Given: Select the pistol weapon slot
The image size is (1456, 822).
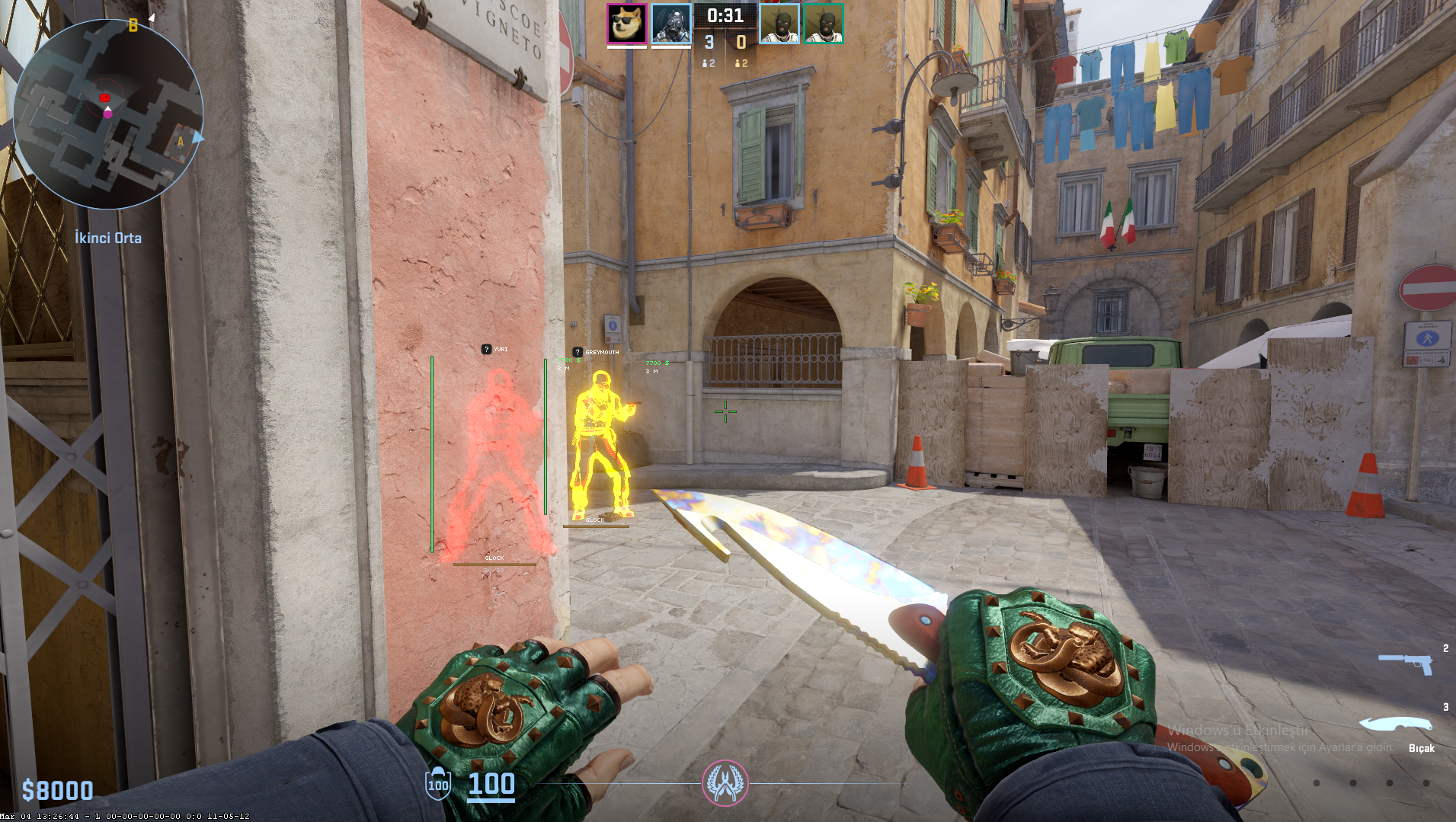Looking at the screenshot, I should [x=1406, y=662].
